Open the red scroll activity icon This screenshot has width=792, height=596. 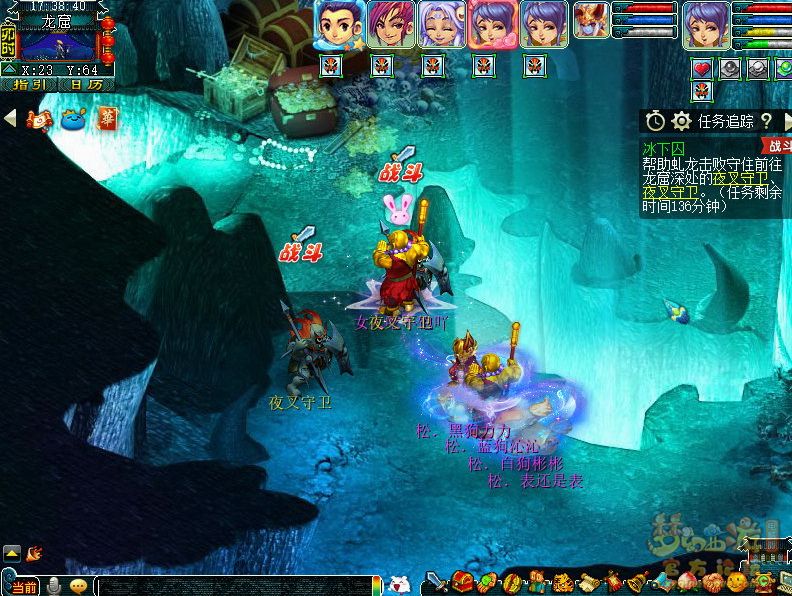click(x=38, y=119)
